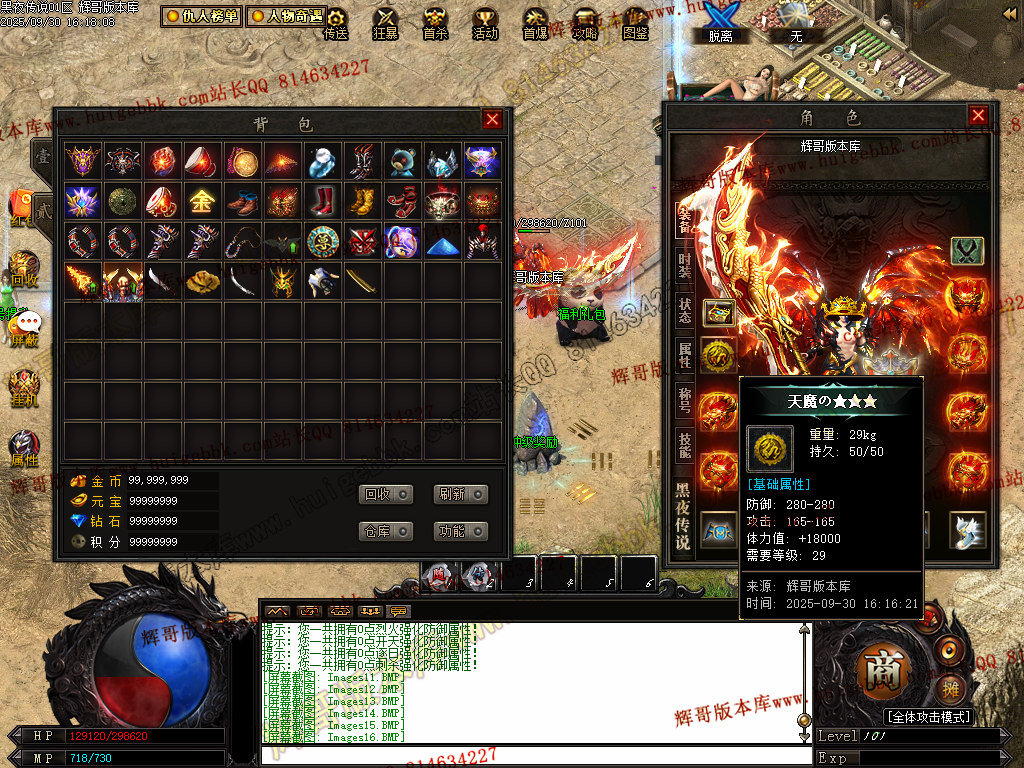Open the 仓库 warehouse
This screenshot has height=768, width=1024.
(386, 531)
